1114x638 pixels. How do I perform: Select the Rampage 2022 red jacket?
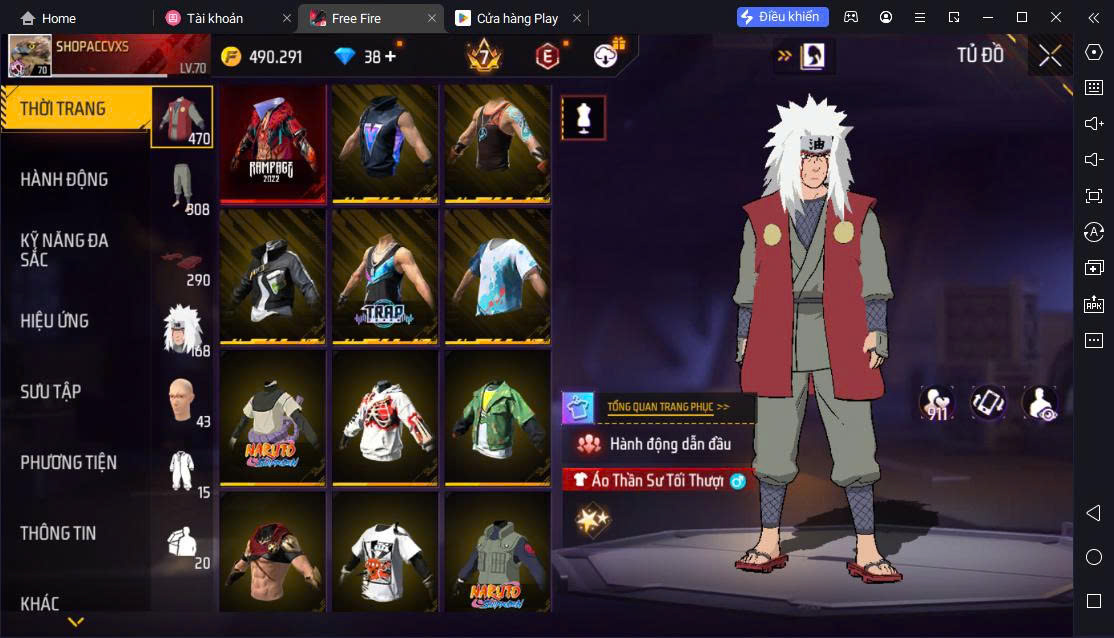pyautogui.click(x=274, y=144)
